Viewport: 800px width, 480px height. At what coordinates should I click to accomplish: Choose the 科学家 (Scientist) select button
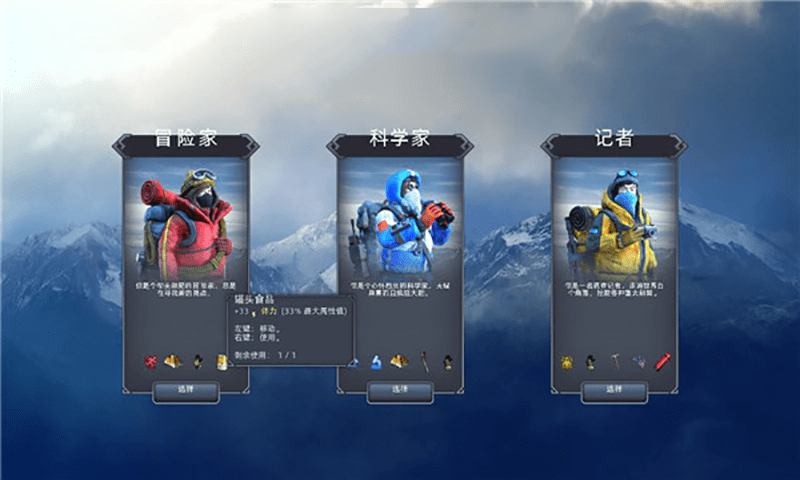[400, 390]
